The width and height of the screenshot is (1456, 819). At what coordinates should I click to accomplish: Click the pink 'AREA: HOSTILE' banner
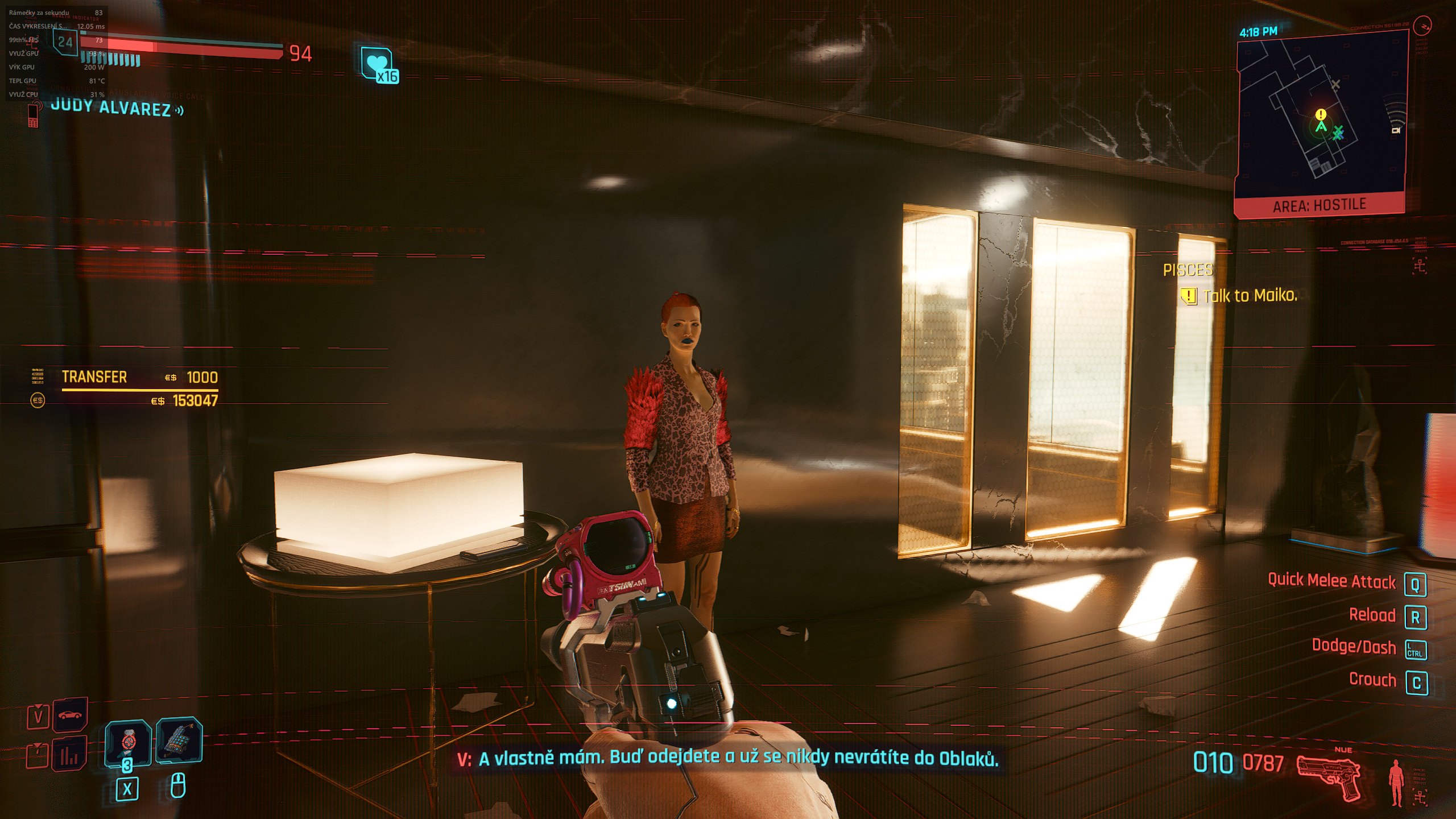click(x=1319, y=205)
